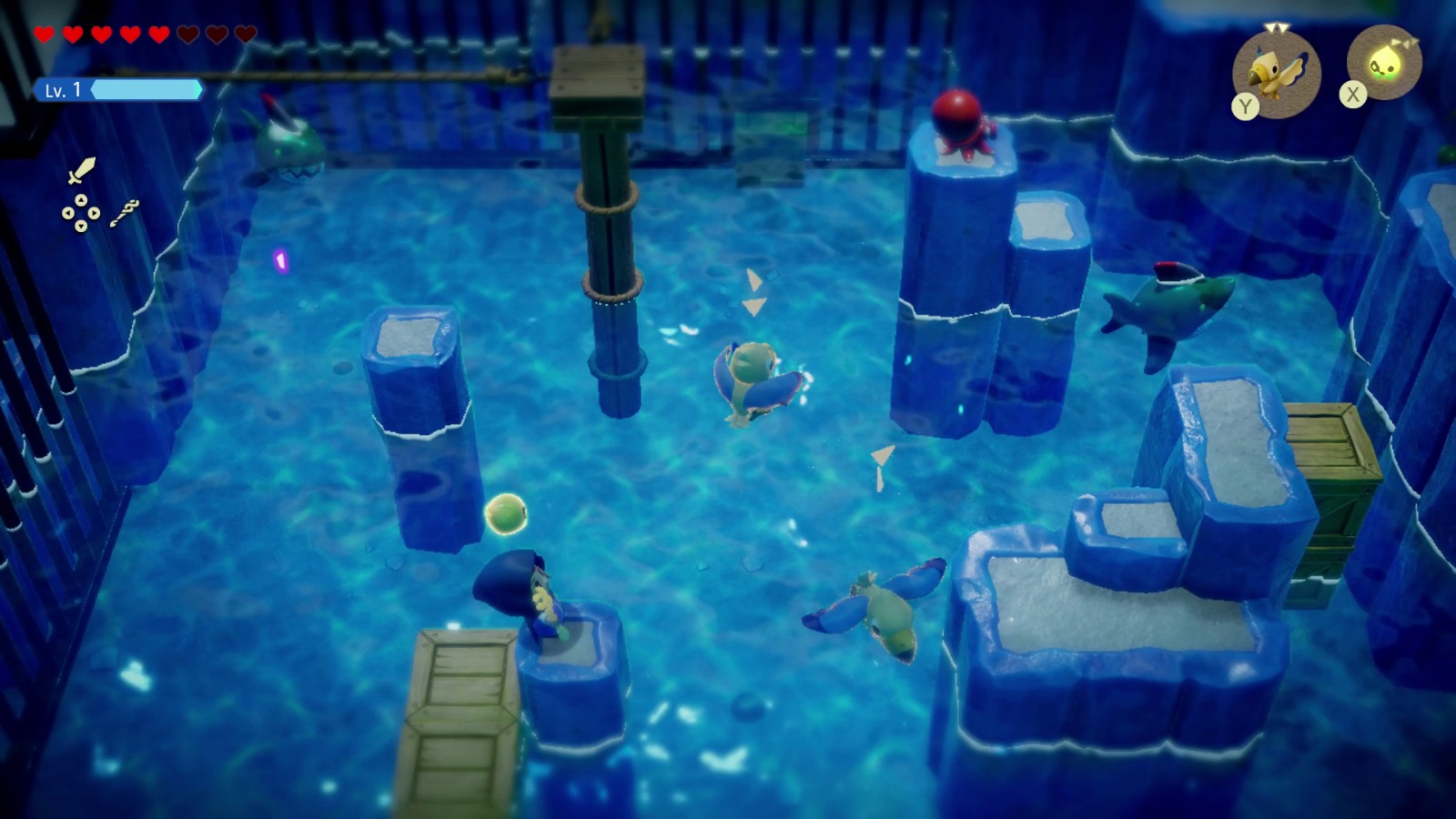
Task: Click the first red heart in the health bar
Action: pyautogui.click(x=43, y=34)
